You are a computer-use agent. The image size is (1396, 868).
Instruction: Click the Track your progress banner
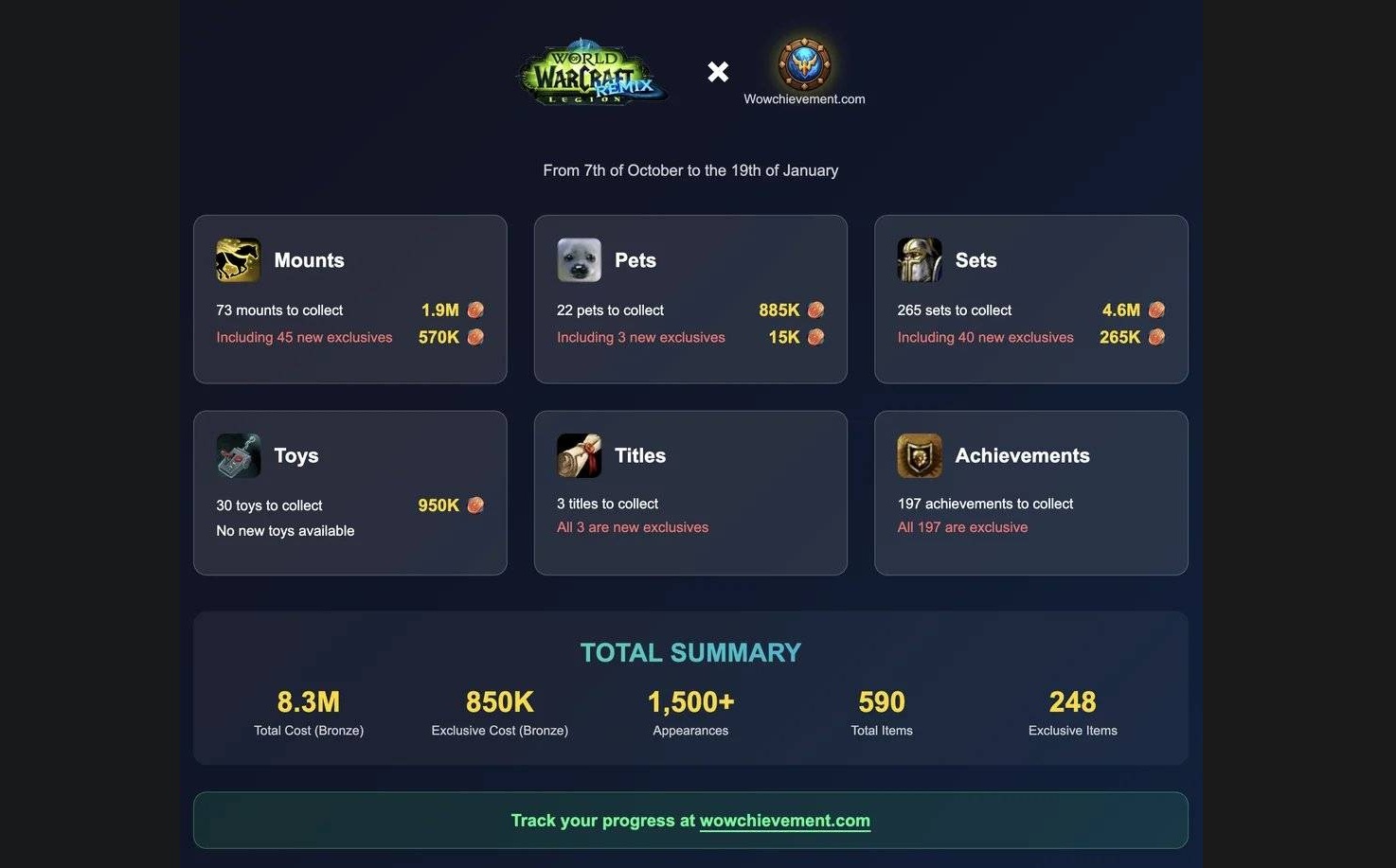689,820
